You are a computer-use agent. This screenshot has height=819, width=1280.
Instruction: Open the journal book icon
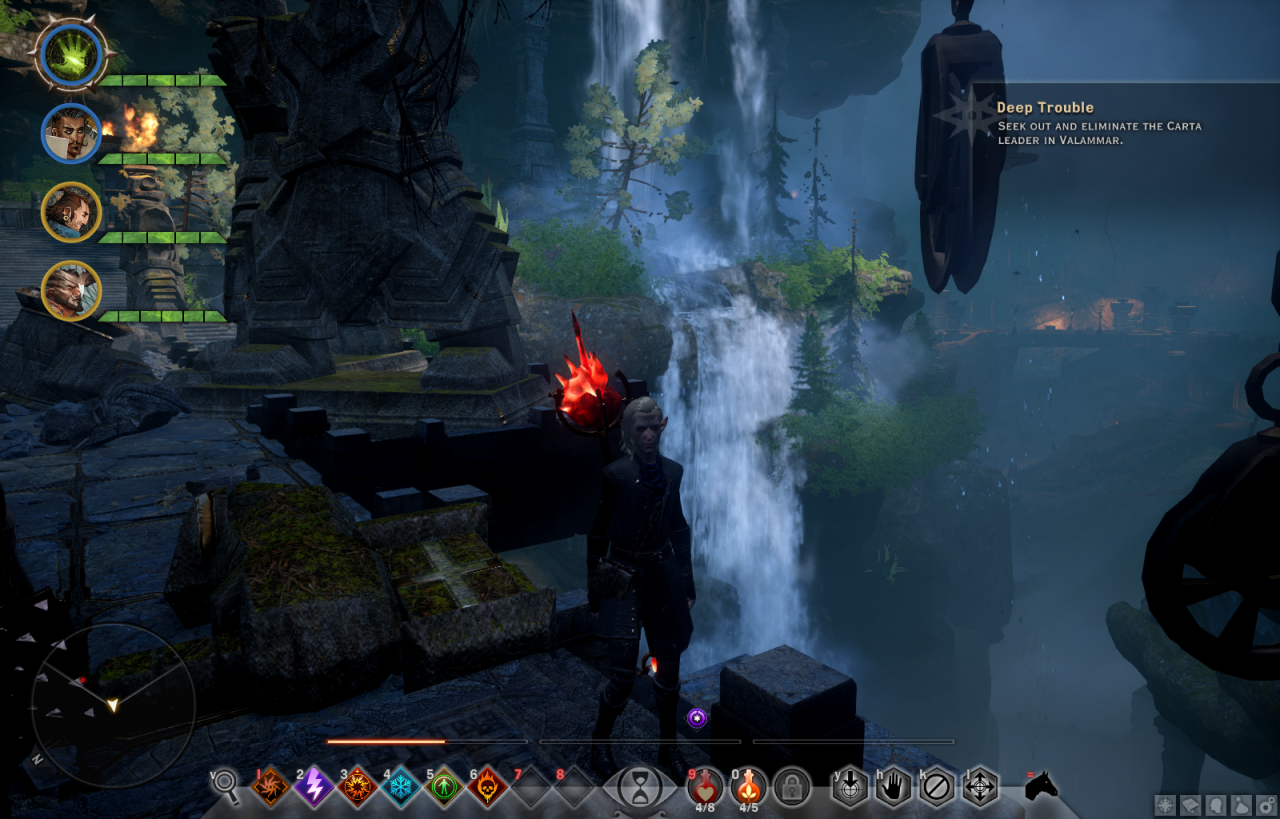[x=1191, y=804]
